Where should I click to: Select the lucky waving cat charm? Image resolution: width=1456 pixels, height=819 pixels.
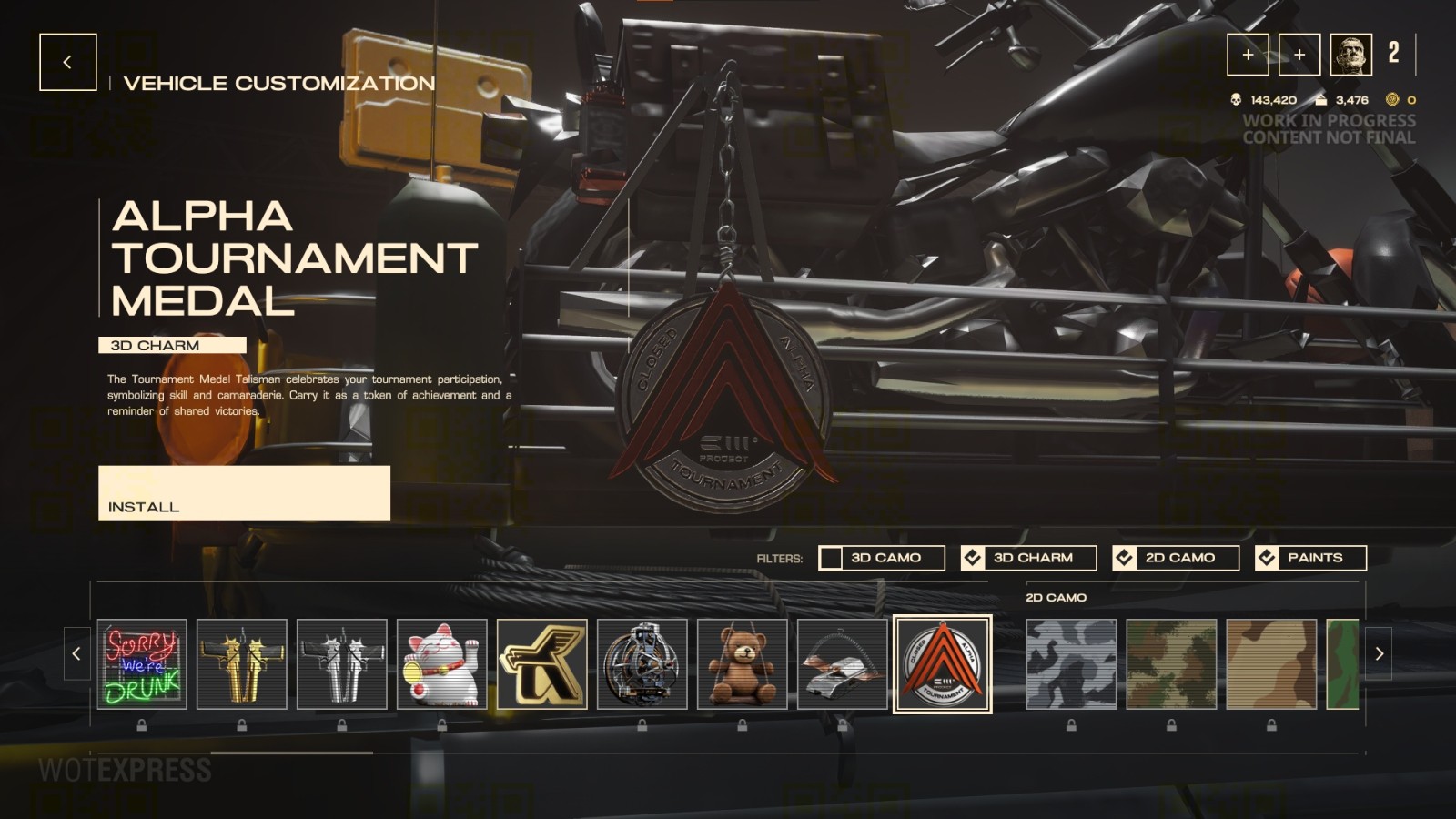tap(443, 665)
